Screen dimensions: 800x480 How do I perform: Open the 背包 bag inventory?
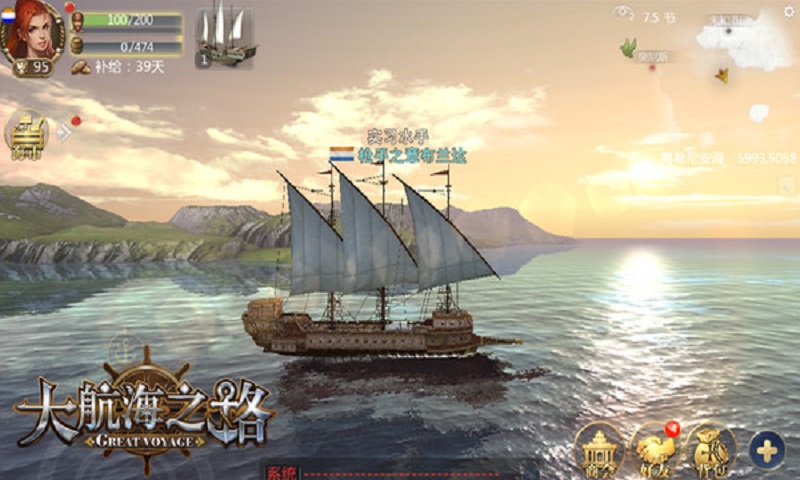point(711,450)
